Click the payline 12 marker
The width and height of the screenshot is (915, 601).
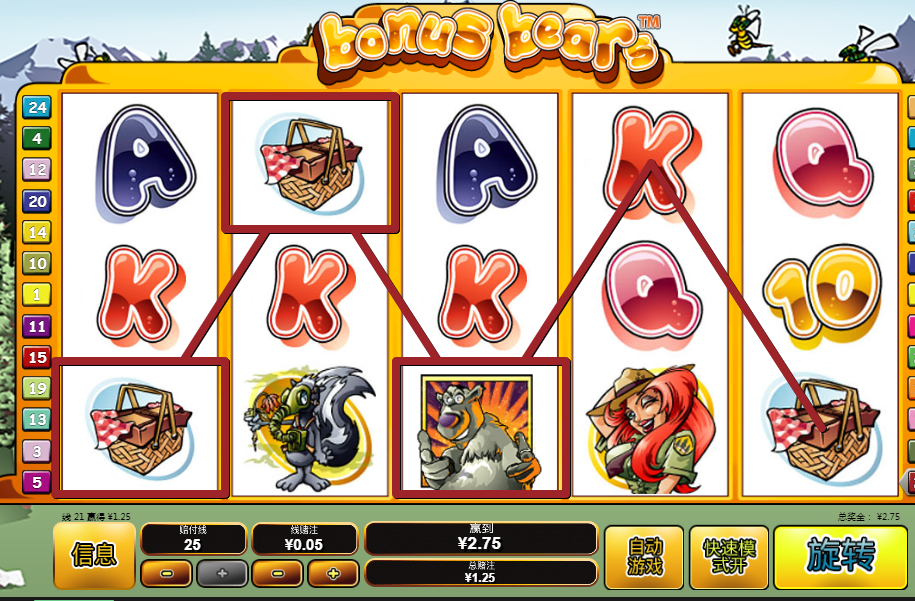(37, 170)
